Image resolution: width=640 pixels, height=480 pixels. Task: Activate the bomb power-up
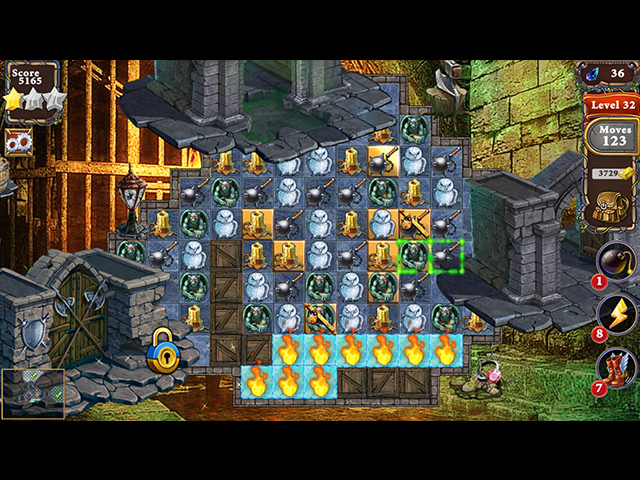point(615,260)
